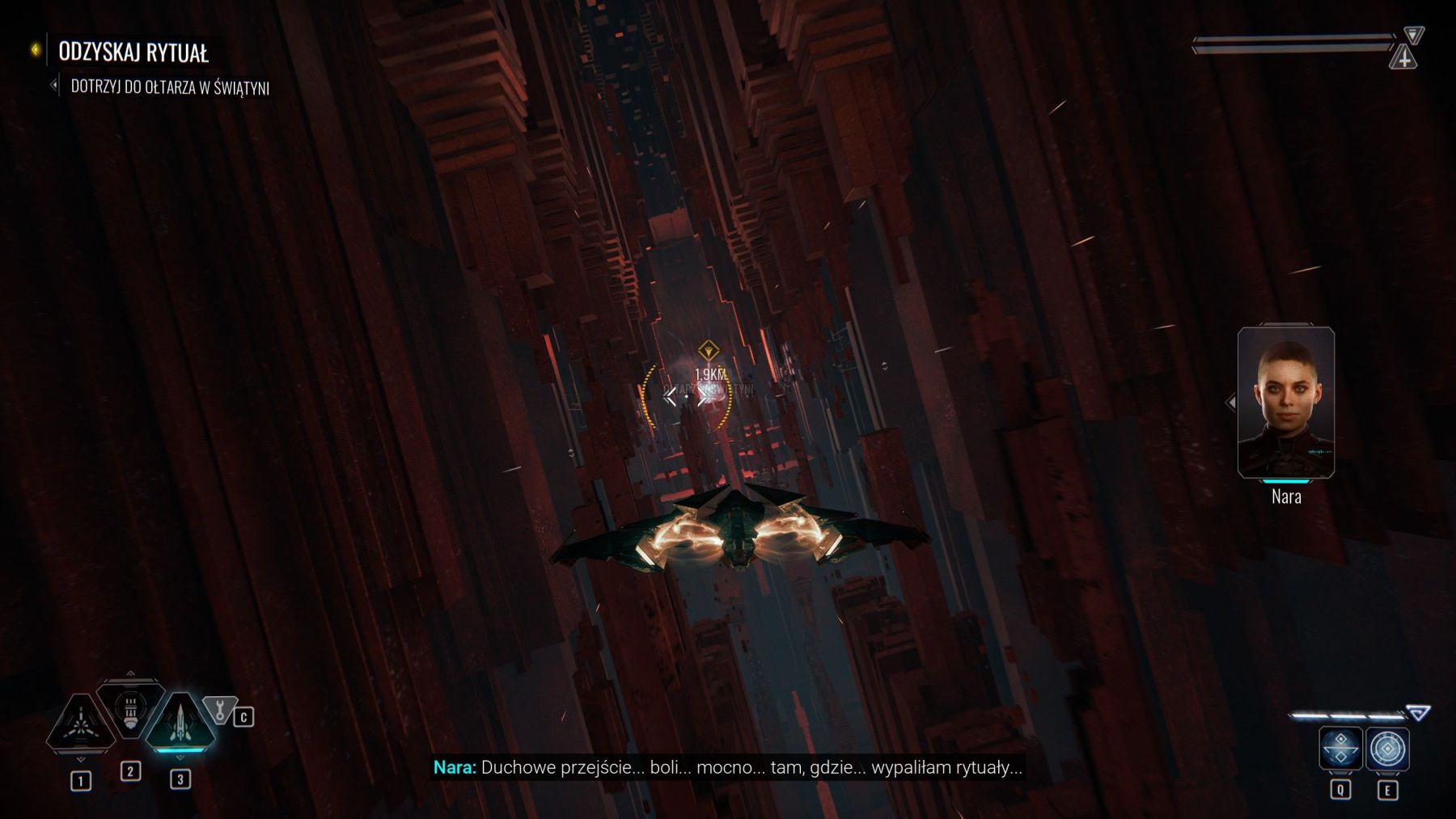Activate the two-diamond split ability icon
The width and height of the screenshot is (1456, 819).
[x=1340, y=749]
